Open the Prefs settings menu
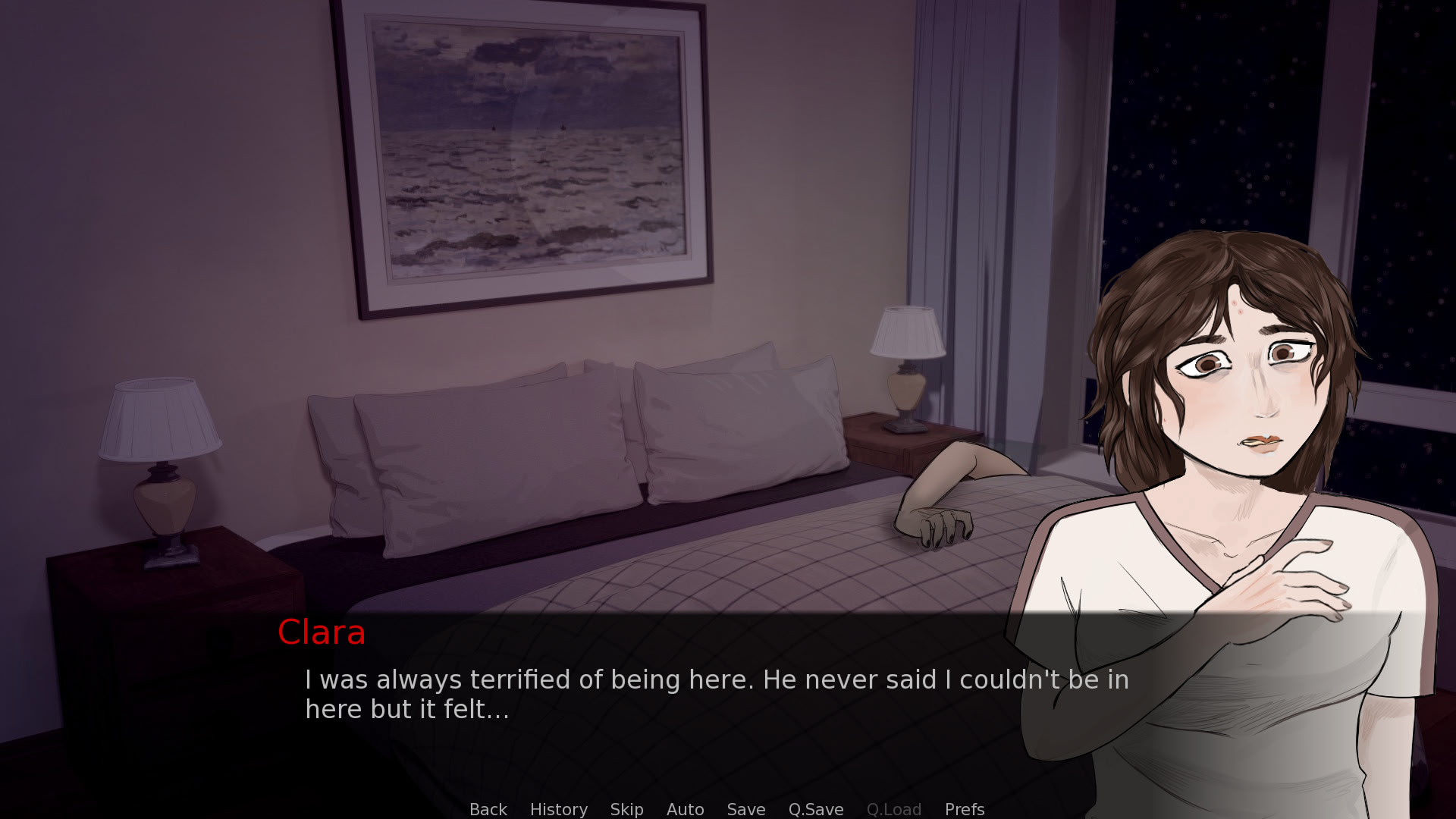 [964, 809]
